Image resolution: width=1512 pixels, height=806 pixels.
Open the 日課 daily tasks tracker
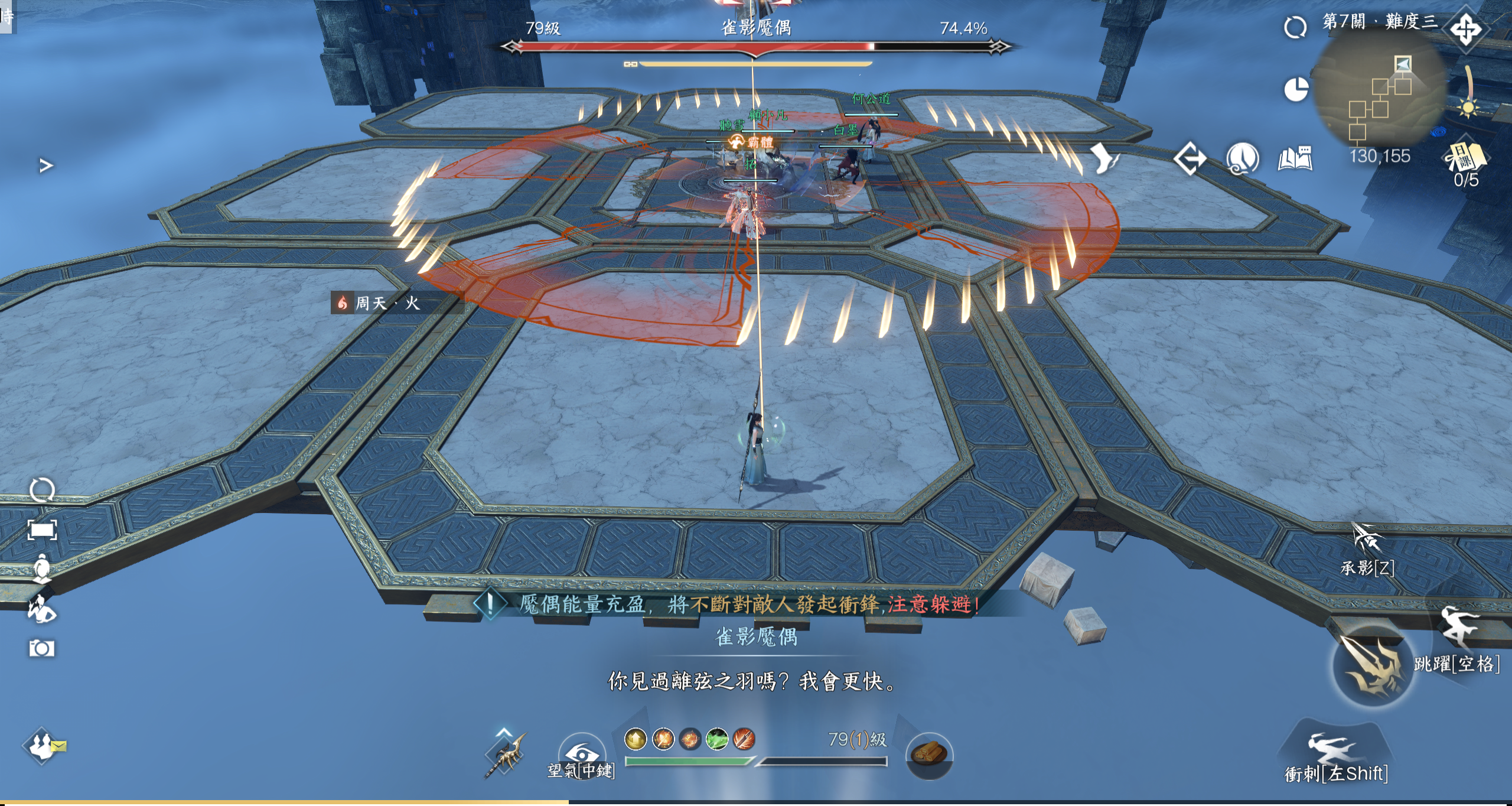point(1465,158)
